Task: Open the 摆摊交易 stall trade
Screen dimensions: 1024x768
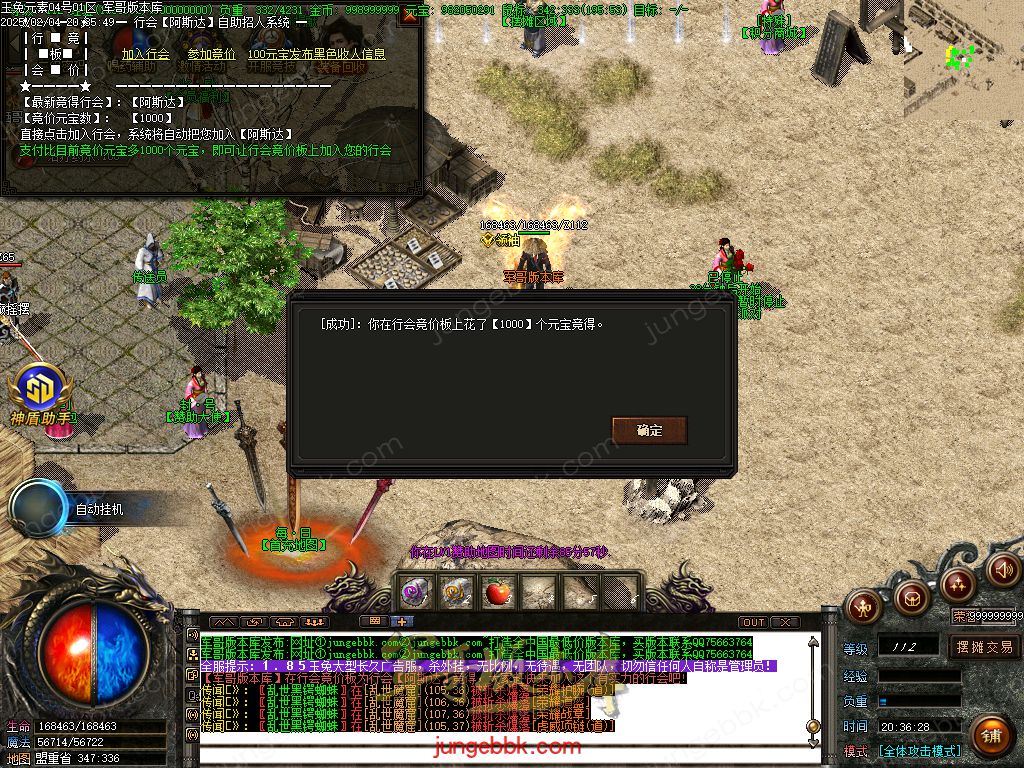Action: coord(984,647)
